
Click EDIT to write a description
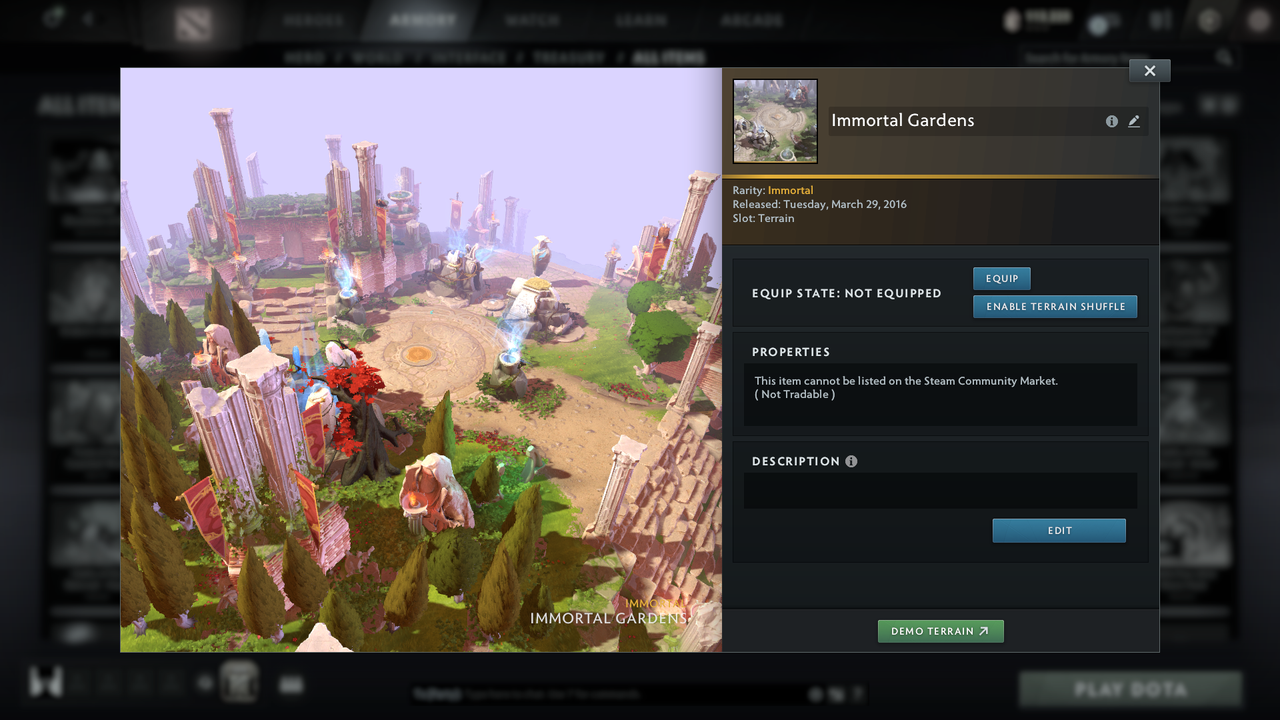coord(1059,530)
